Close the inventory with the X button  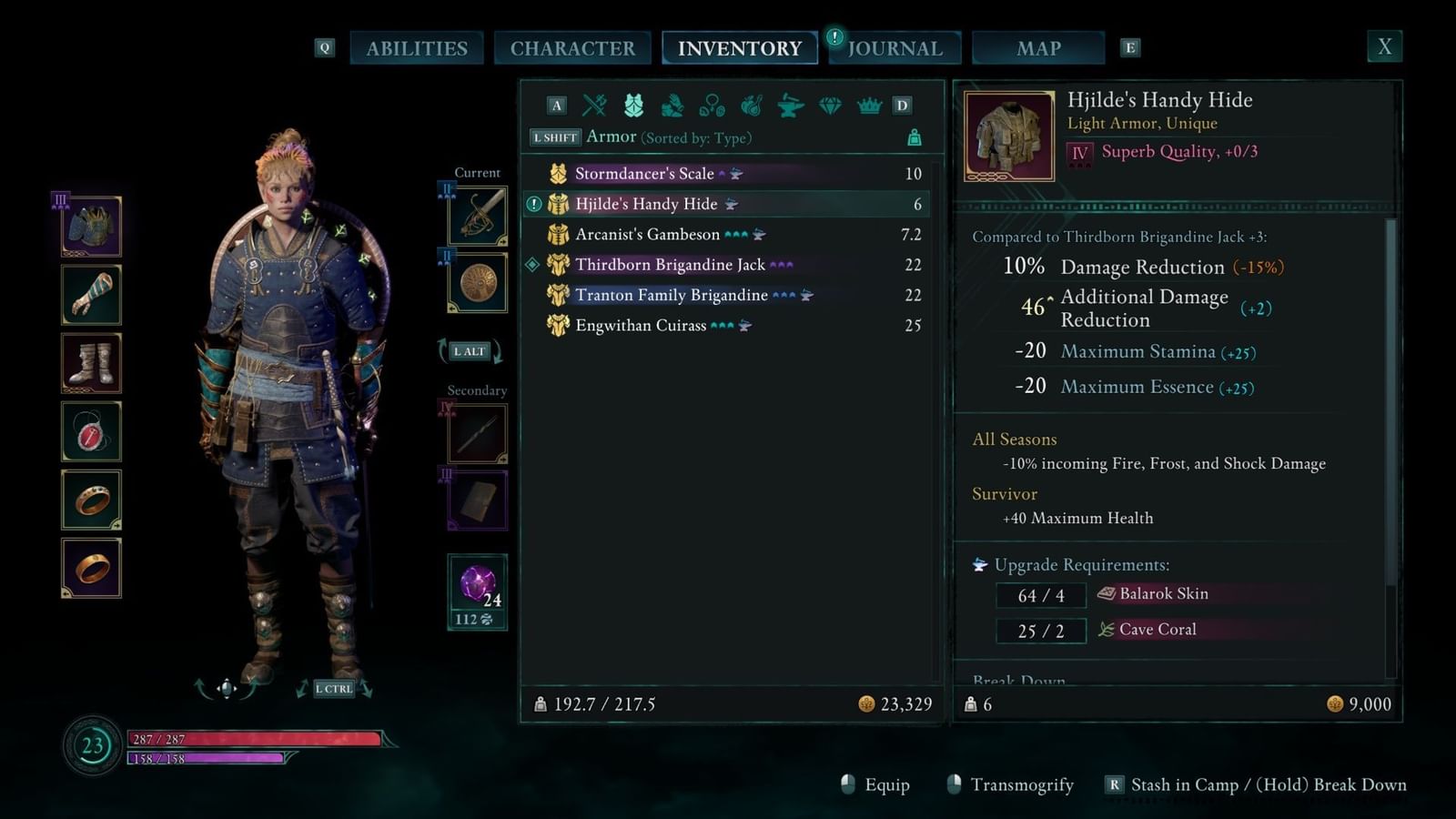pos(1384,47)
